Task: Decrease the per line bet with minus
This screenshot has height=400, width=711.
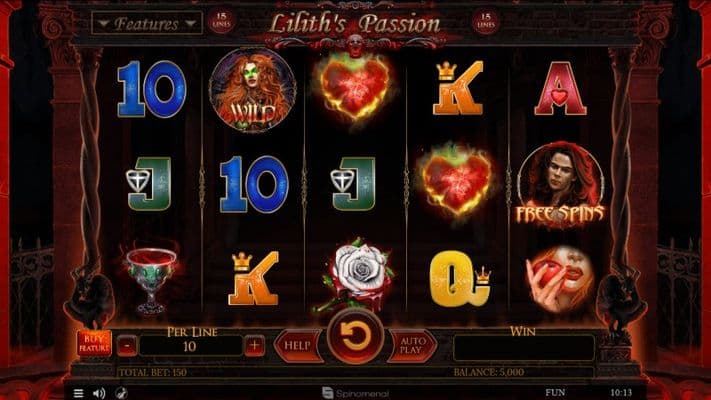Action: (x=127, y=345)
